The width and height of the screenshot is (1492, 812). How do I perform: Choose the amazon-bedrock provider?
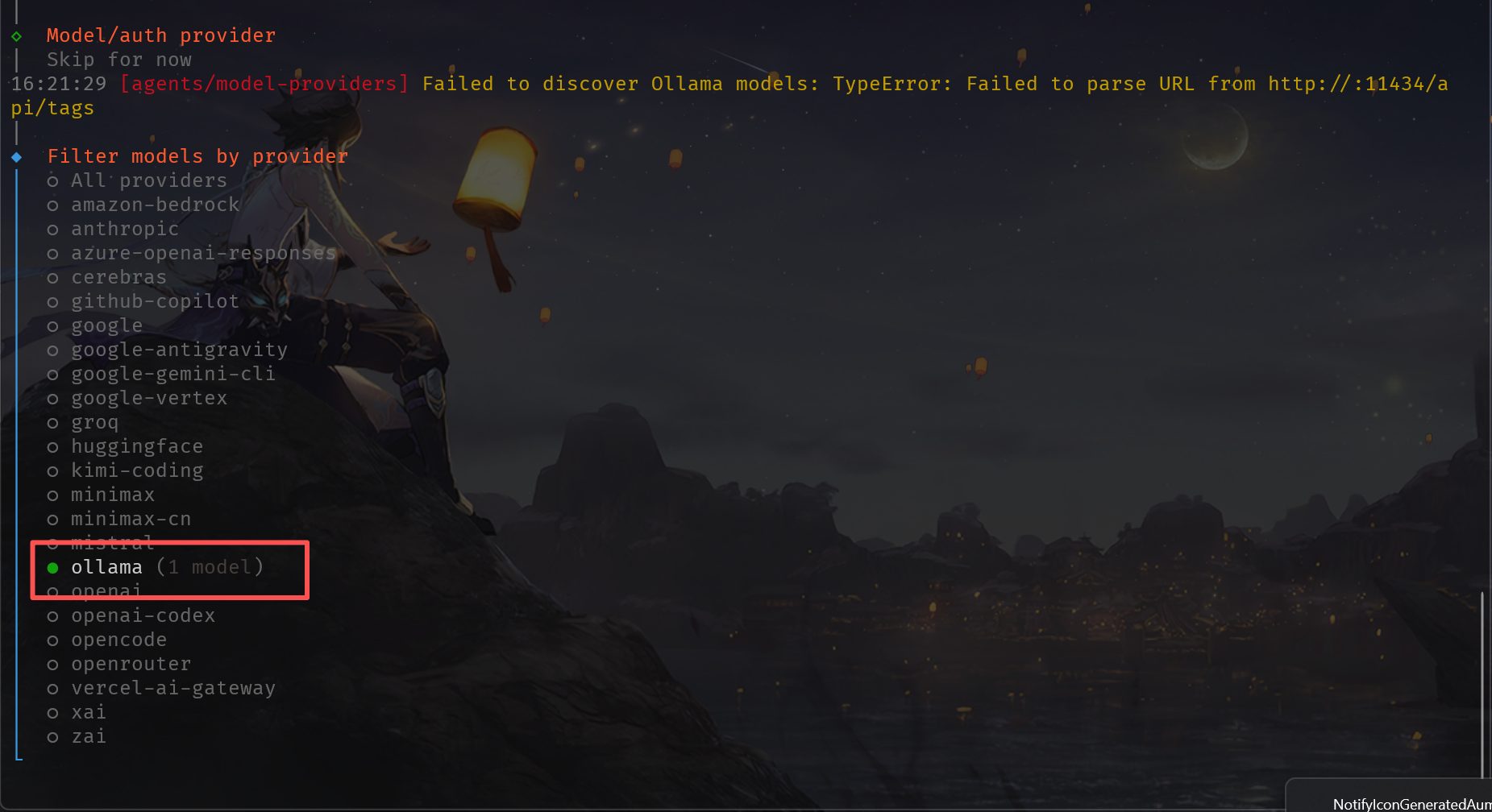[x=155, y=205]
